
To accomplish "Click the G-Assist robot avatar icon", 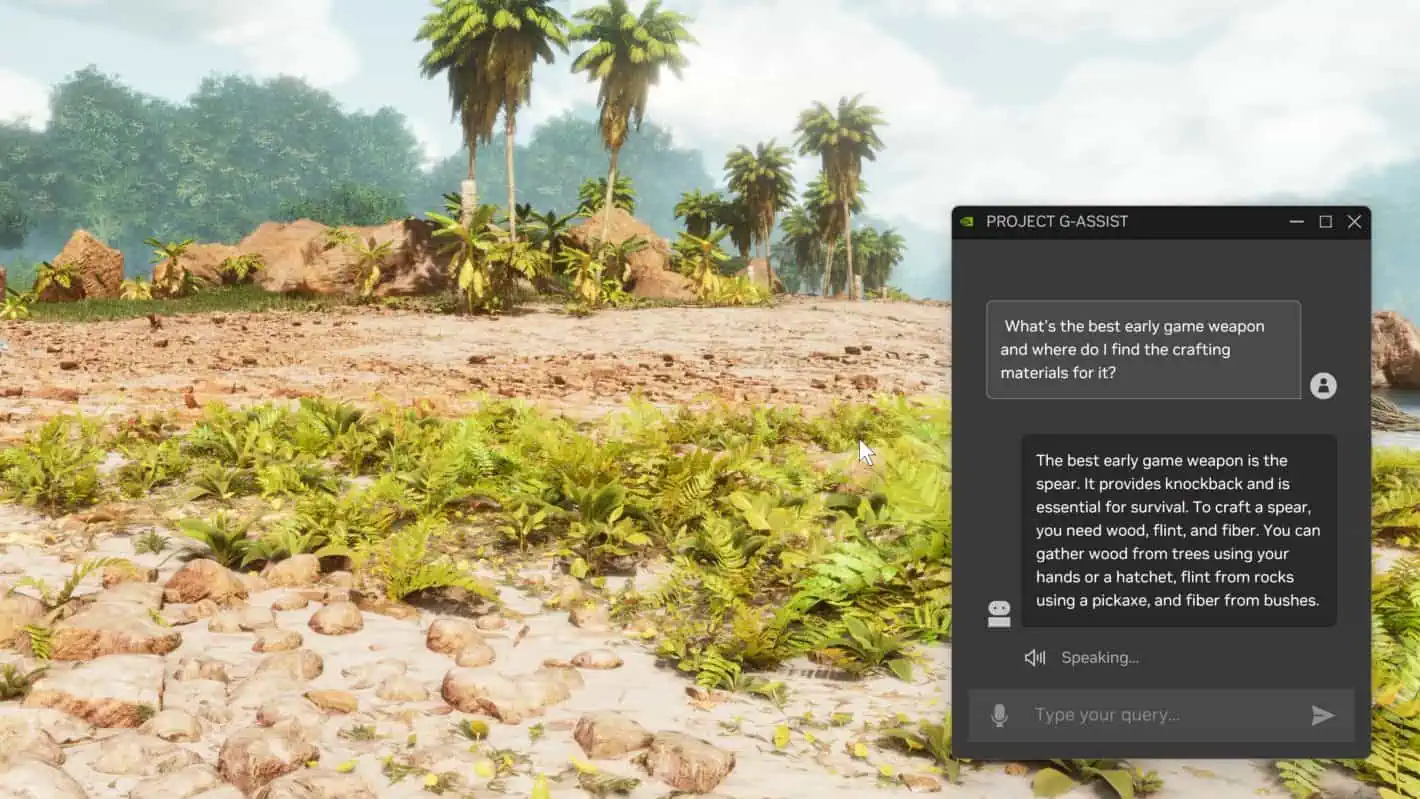I will [x=998, y=612].
